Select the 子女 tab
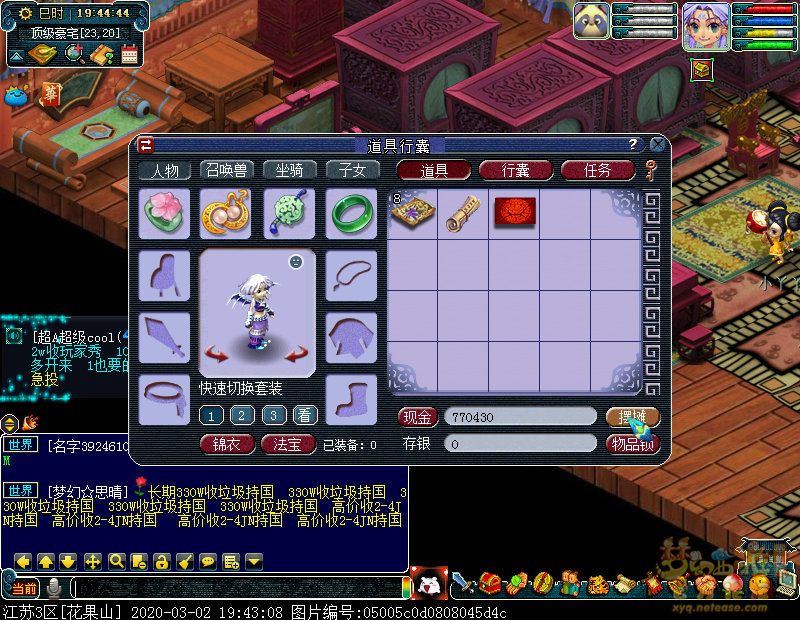 click(352, 170)
